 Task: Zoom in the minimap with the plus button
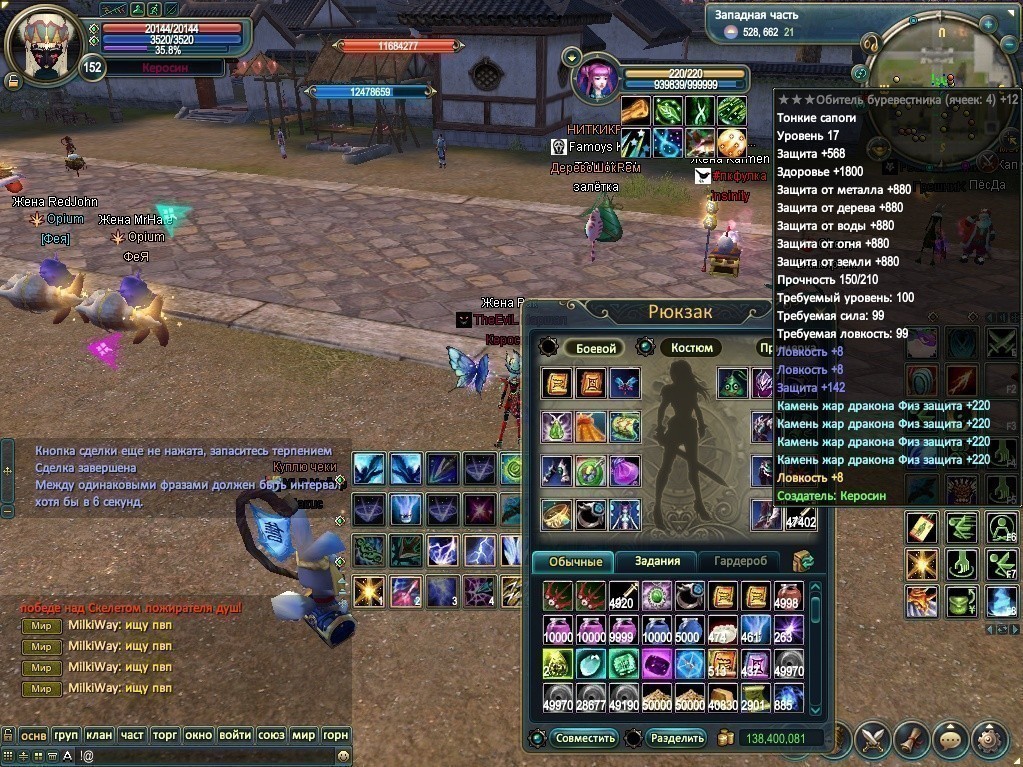(987, 22)
